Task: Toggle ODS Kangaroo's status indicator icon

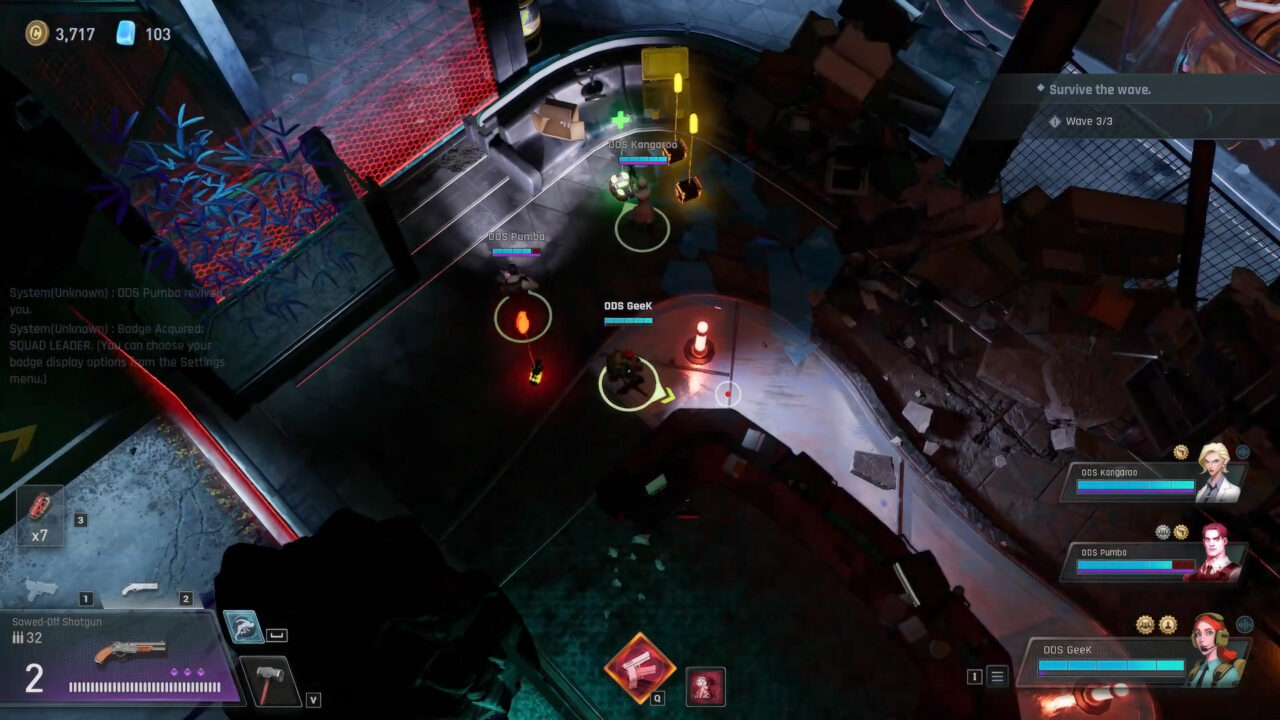Action: pos(1243,451)
